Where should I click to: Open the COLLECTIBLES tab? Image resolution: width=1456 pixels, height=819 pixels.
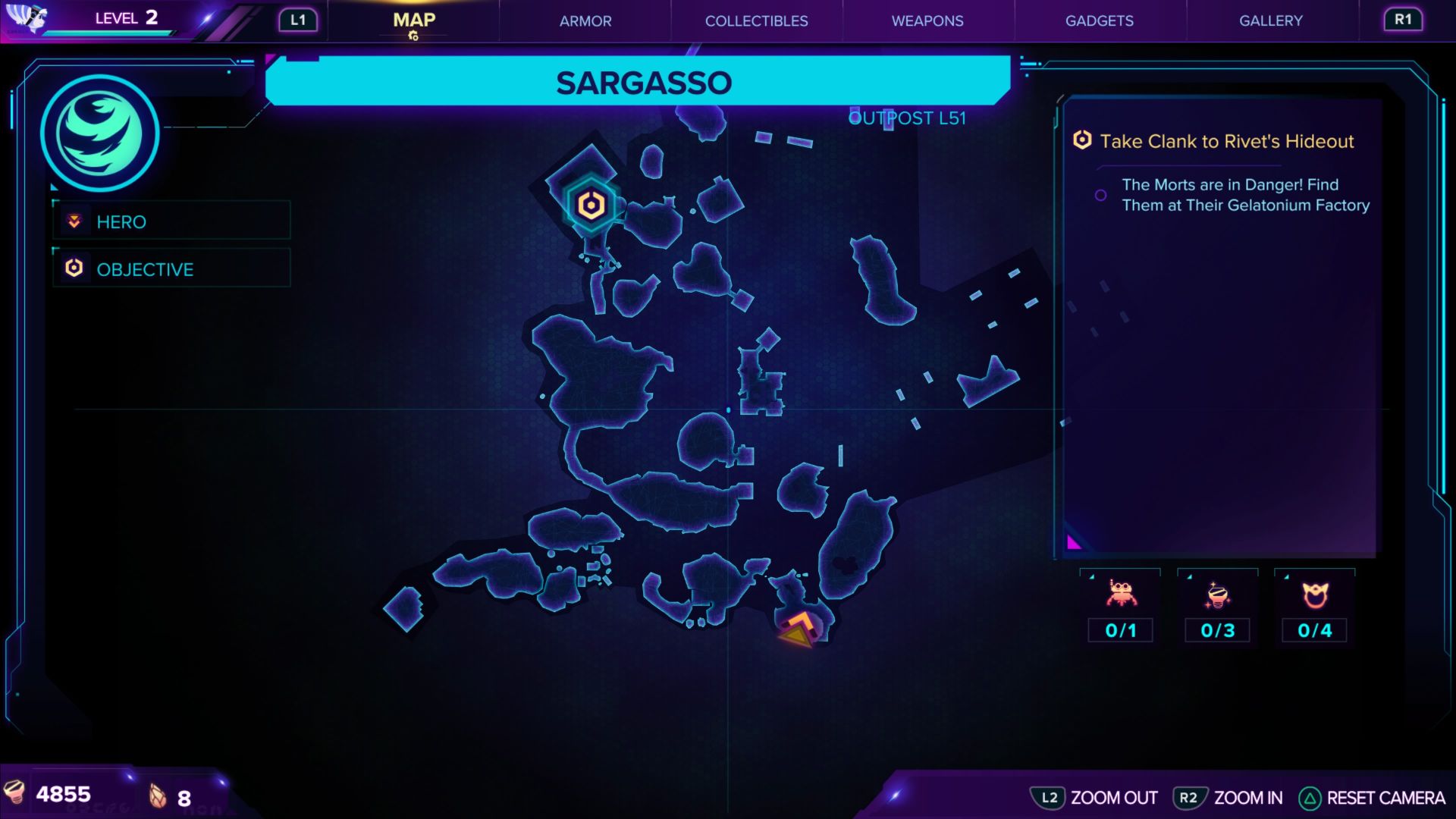[756, 20]
